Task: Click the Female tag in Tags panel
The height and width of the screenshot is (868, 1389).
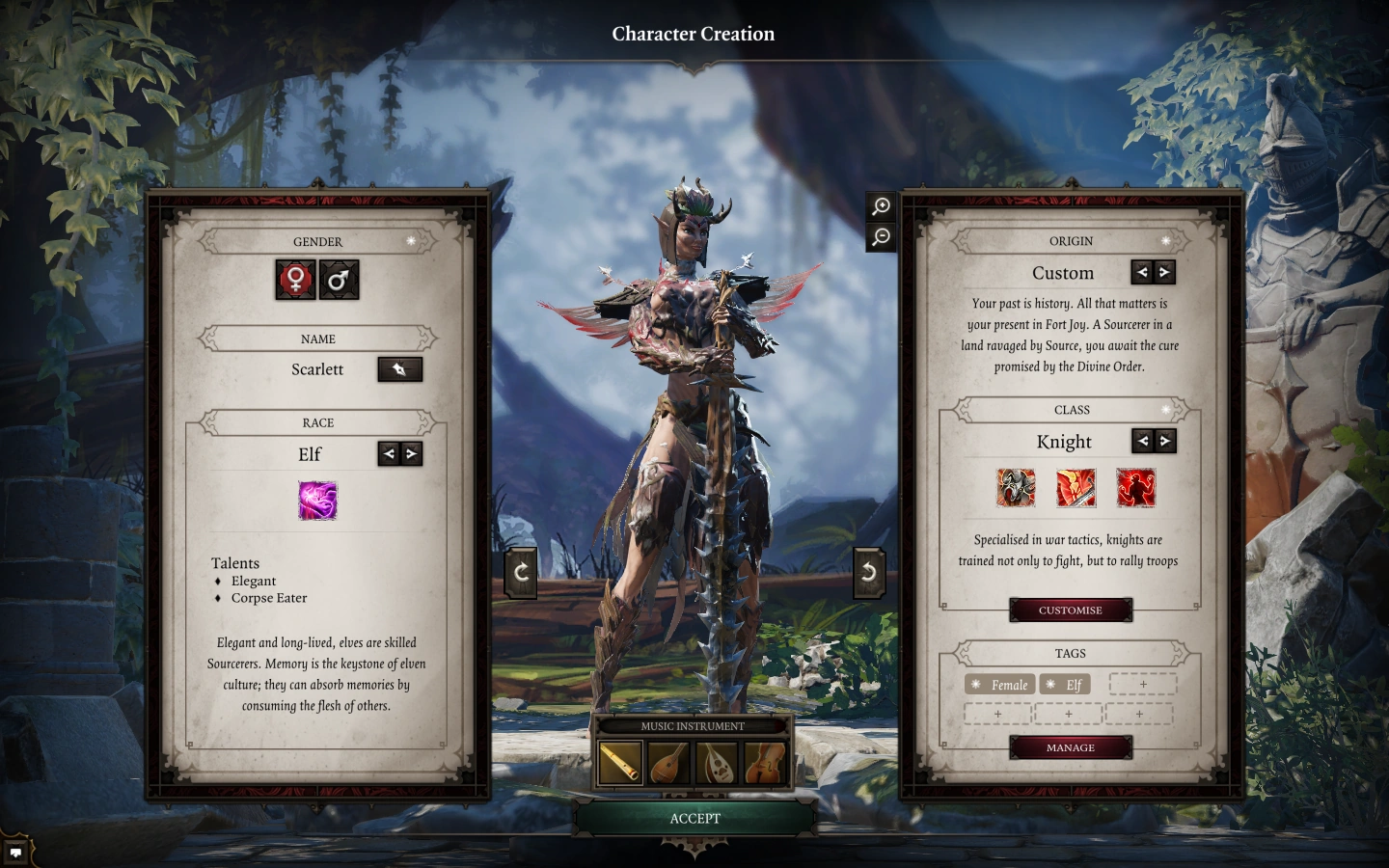Action: pos(999,684)
